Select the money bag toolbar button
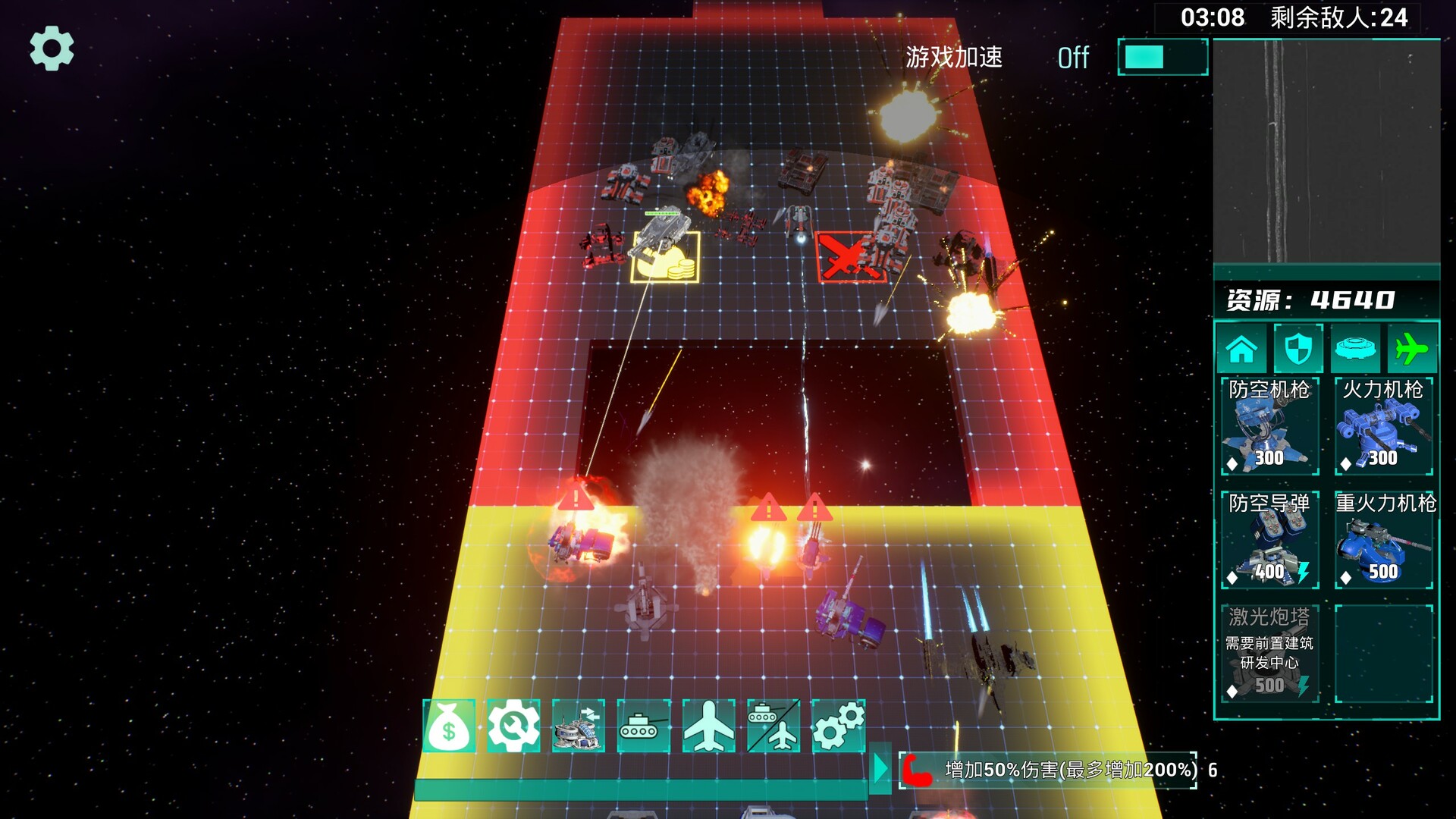 tap(449, 726)
